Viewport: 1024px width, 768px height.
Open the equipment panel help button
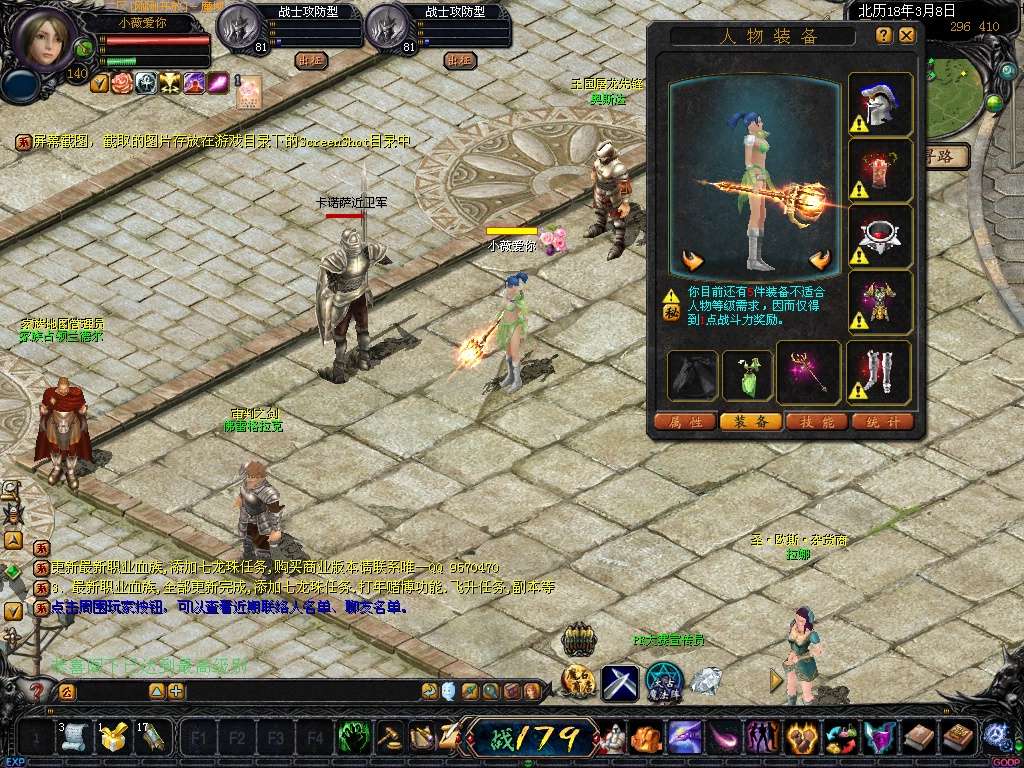[x=884, y=35]
